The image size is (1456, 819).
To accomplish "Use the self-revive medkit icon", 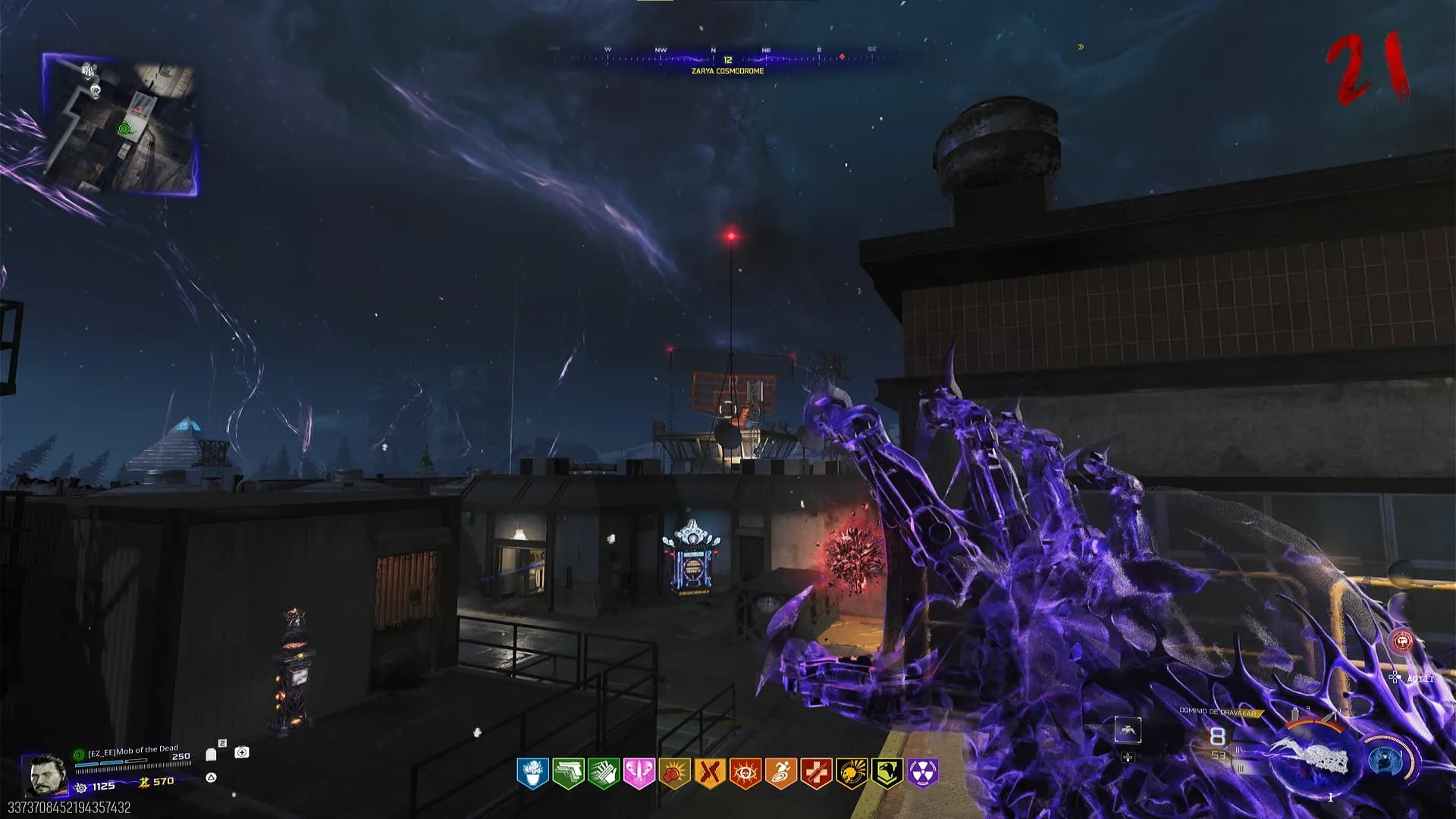I will tap(242, 752).
